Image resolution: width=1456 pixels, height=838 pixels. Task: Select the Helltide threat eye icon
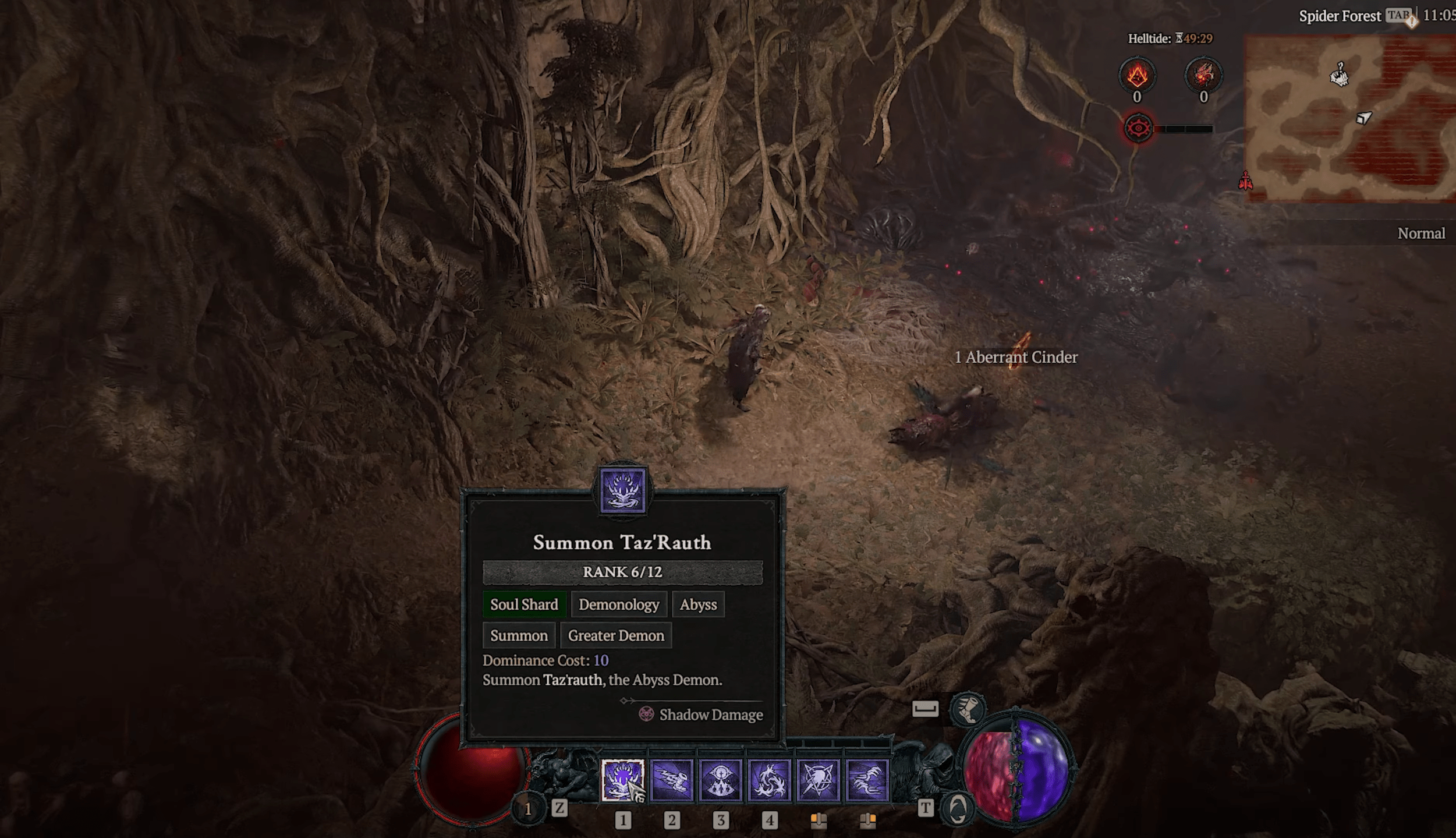[x=1138, y=128]
